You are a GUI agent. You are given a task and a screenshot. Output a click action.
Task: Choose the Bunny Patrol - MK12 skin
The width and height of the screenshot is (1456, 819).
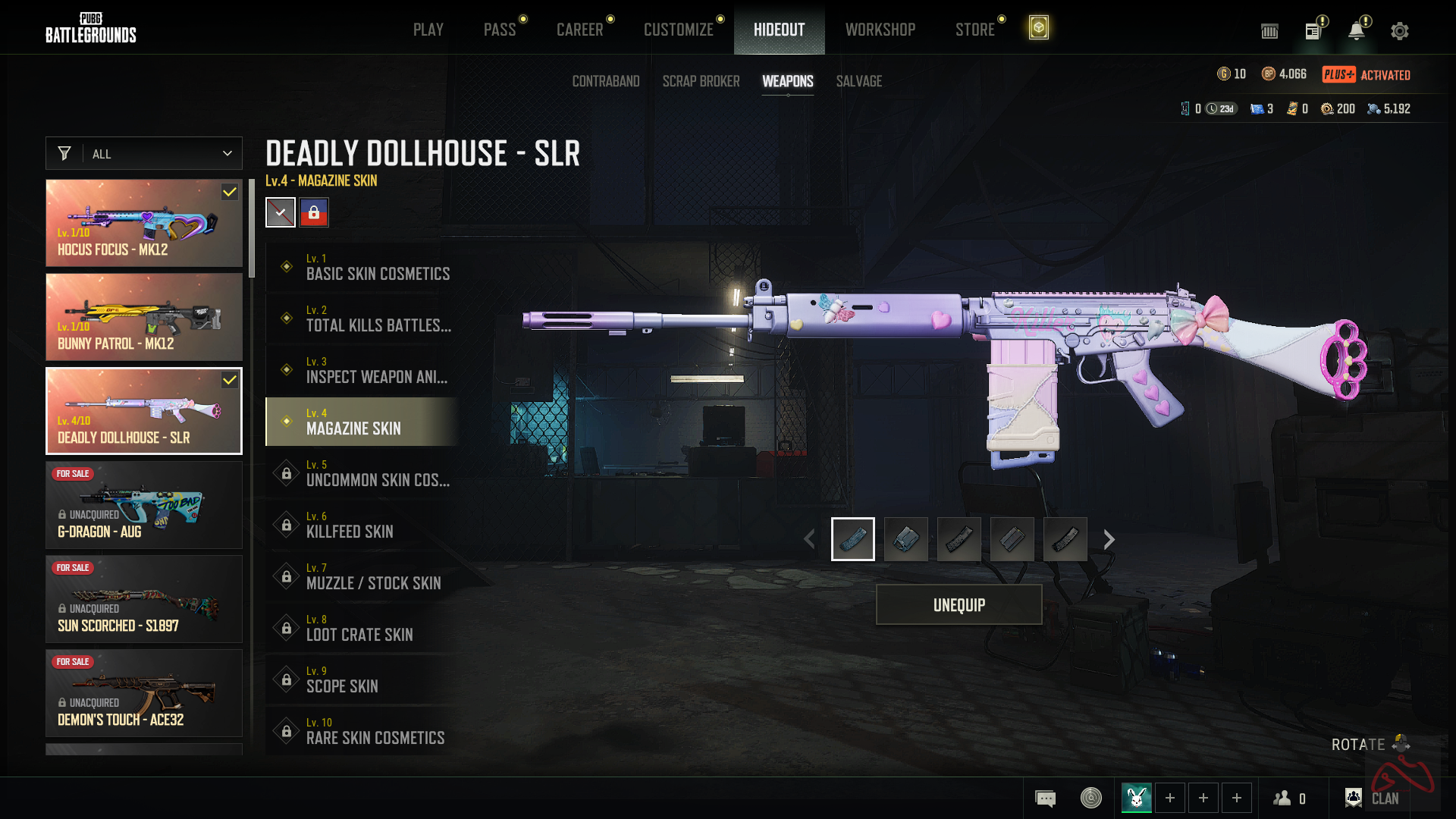pos(144,317)
